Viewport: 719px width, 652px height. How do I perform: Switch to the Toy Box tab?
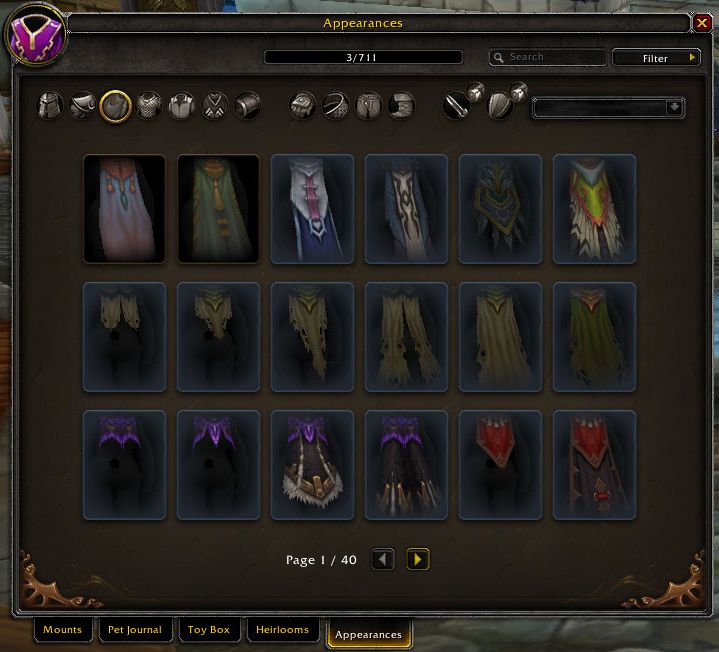point(208,631)
